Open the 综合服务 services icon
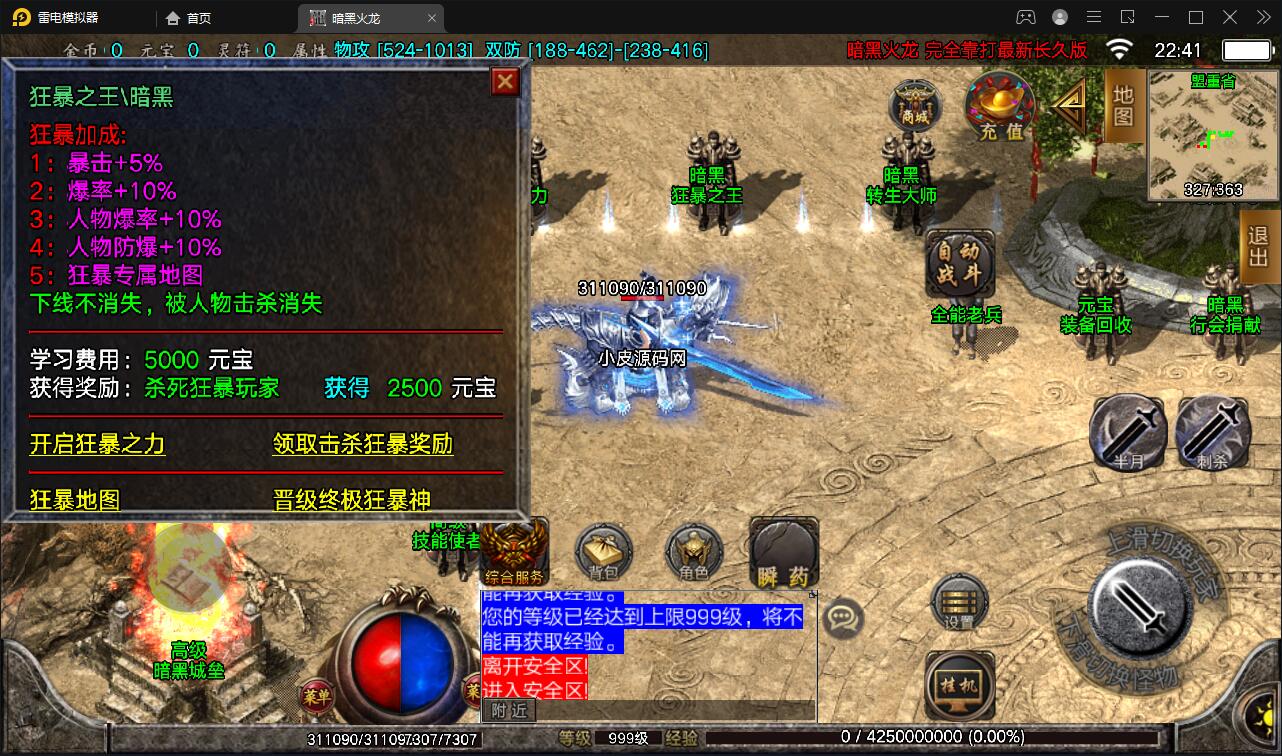Image resolution: width=1282 pixels, height=756 pixels. [x=513, y=550]
